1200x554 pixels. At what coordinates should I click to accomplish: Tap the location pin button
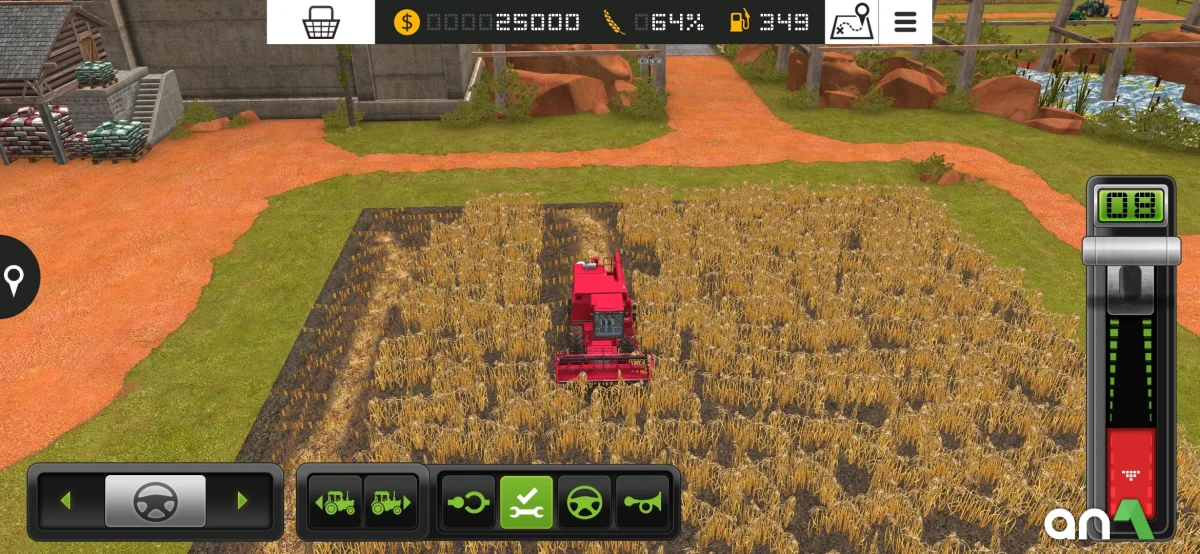[x=14, y=279]
